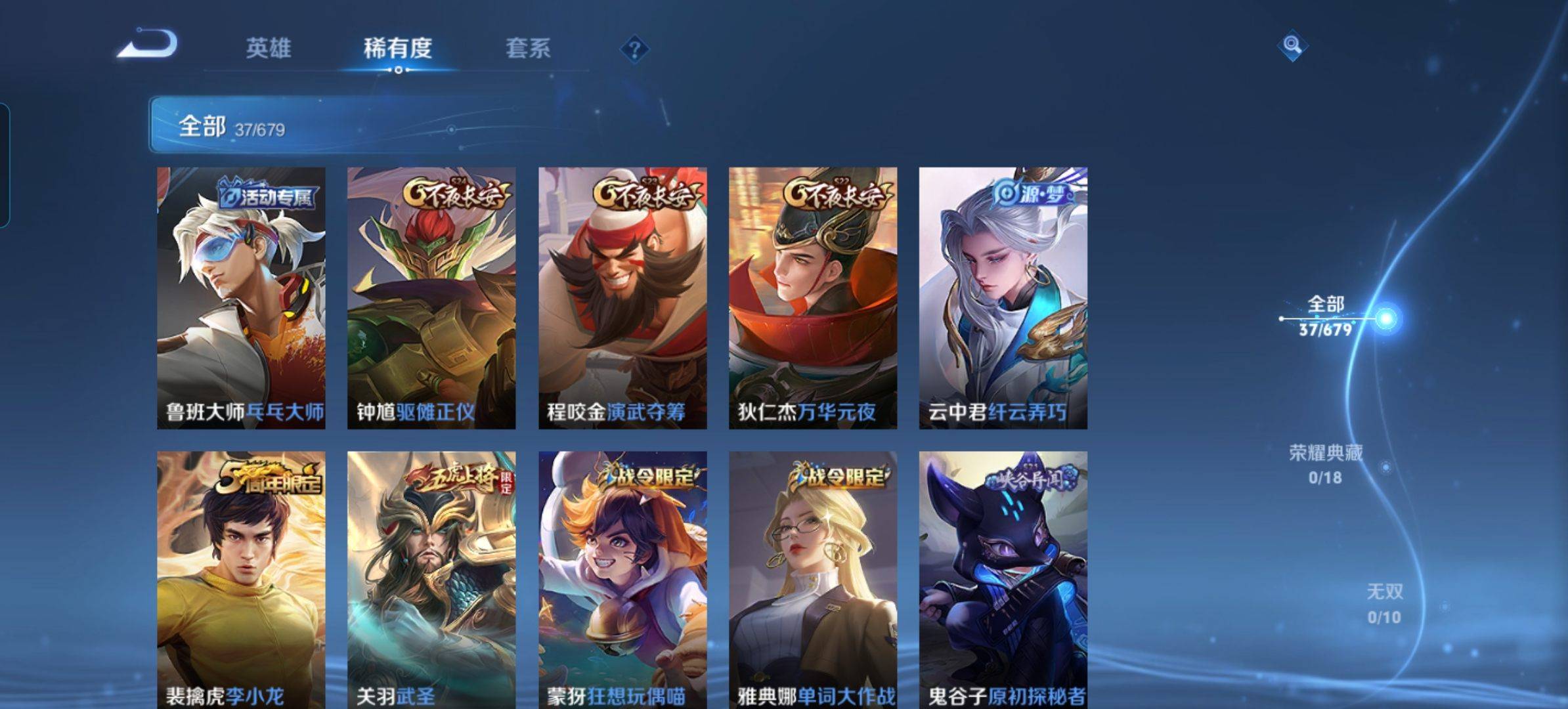Choose 雅典娜 单词大作战 skin card
Viewport: 1568px width, 709px height.
[813, 579]
